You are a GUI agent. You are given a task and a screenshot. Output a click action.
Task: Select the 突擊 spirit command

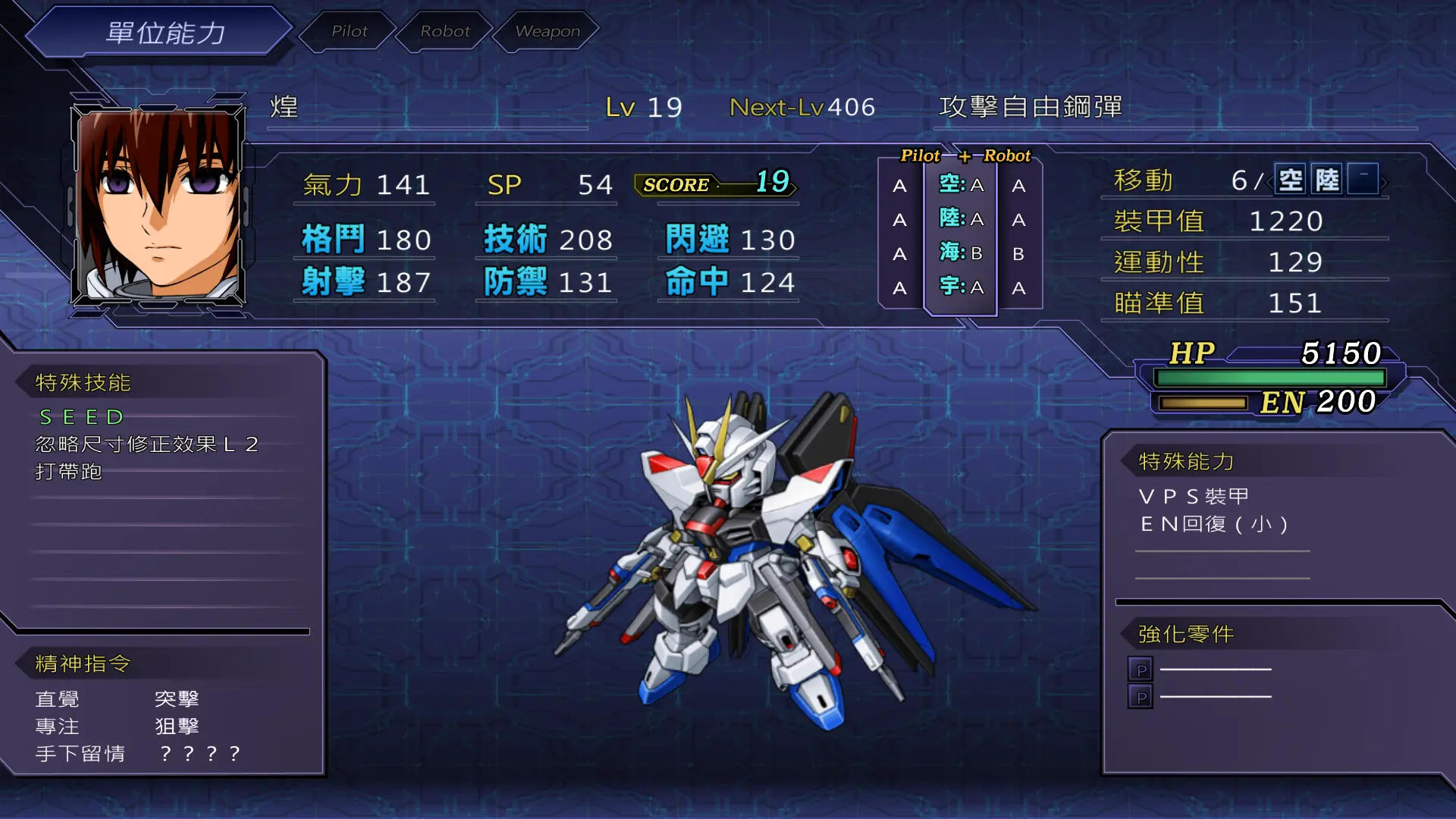click(x=177, y=698)
